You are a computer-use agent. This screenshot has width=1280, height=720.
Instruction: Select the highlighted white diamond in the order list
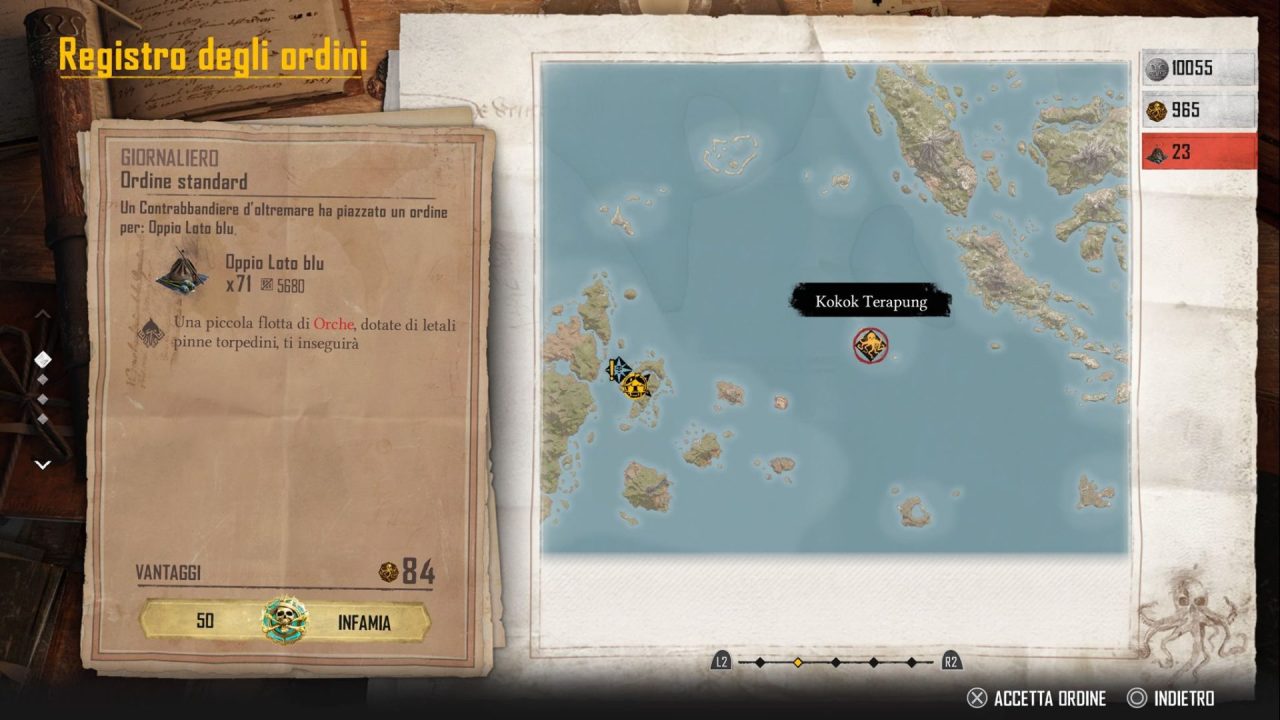click(x=43, y=358)
